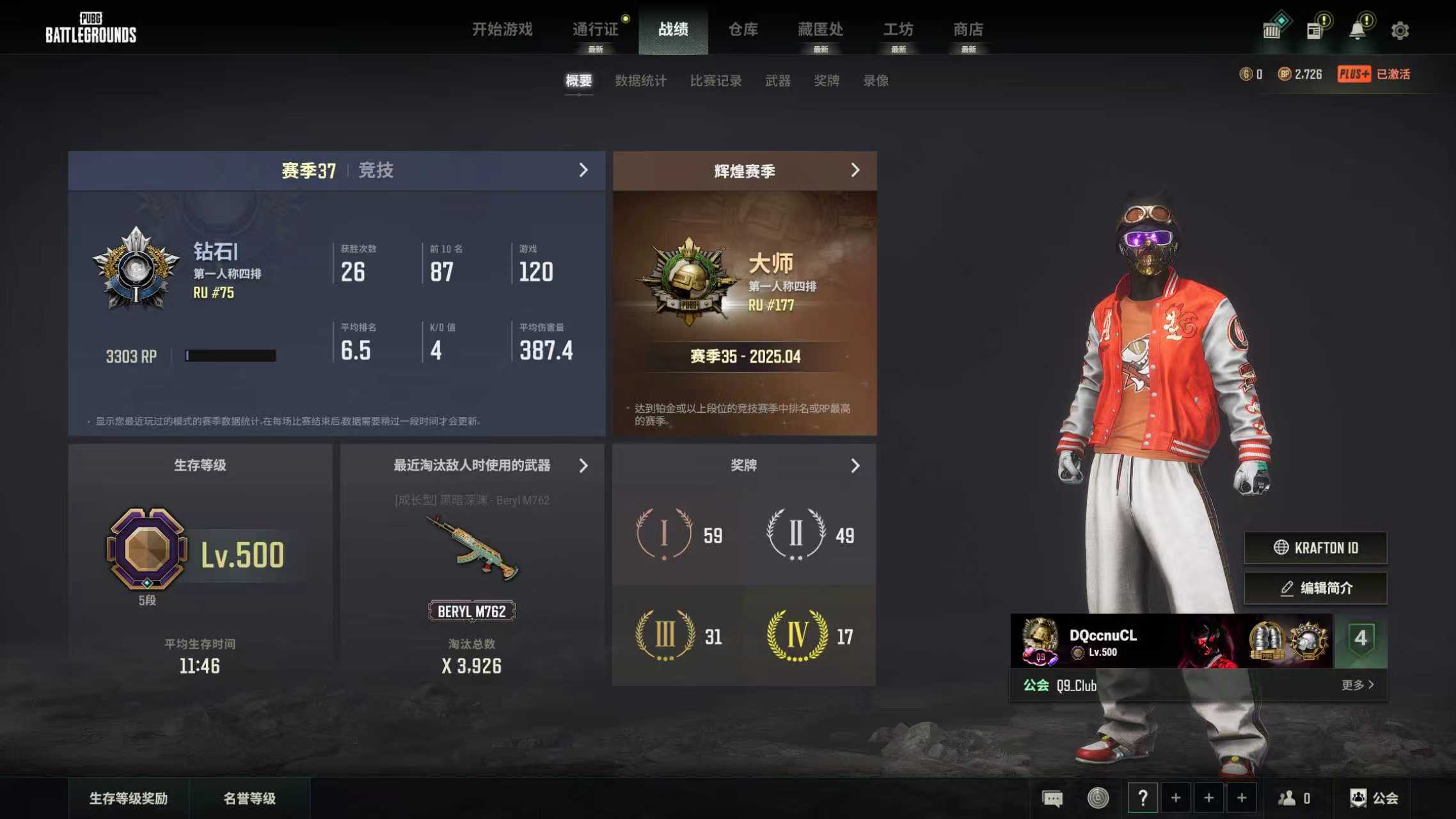Open the 开始游戏 (Play) tab
Screen dimensions: 1456x819
(502, 29)
